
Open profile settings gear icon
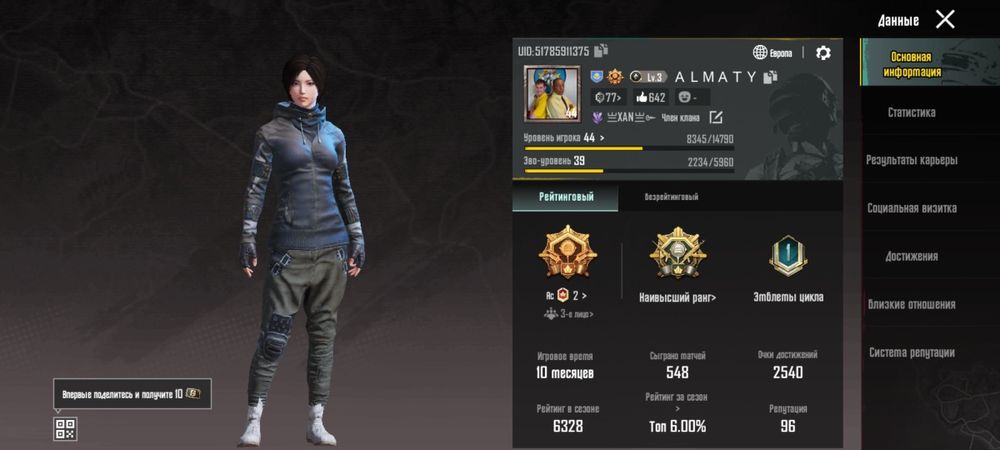(x=823, y=53)
